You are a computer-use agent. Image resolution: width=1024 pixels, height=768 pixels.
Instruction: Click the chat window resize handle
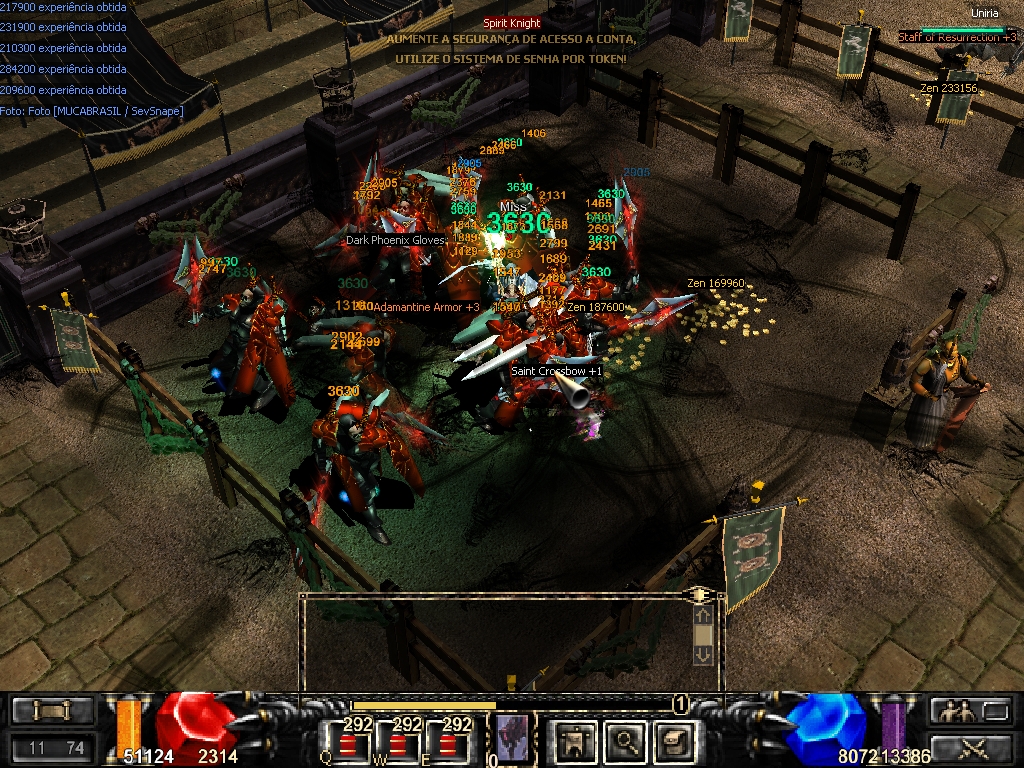(x=697, y=596)
